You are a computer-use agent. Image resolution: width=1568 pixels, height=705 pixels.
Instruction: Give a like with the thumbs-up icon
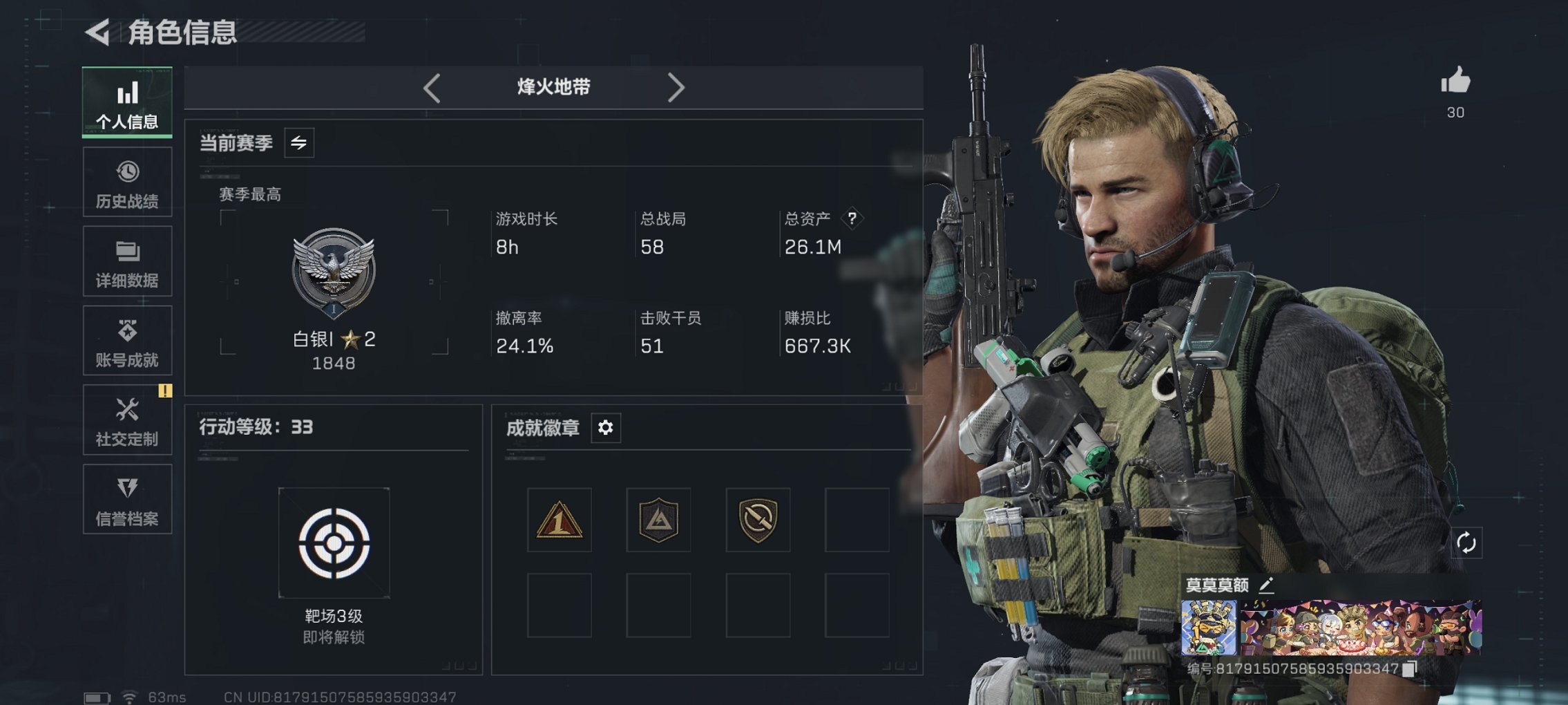coord(1455,83)
